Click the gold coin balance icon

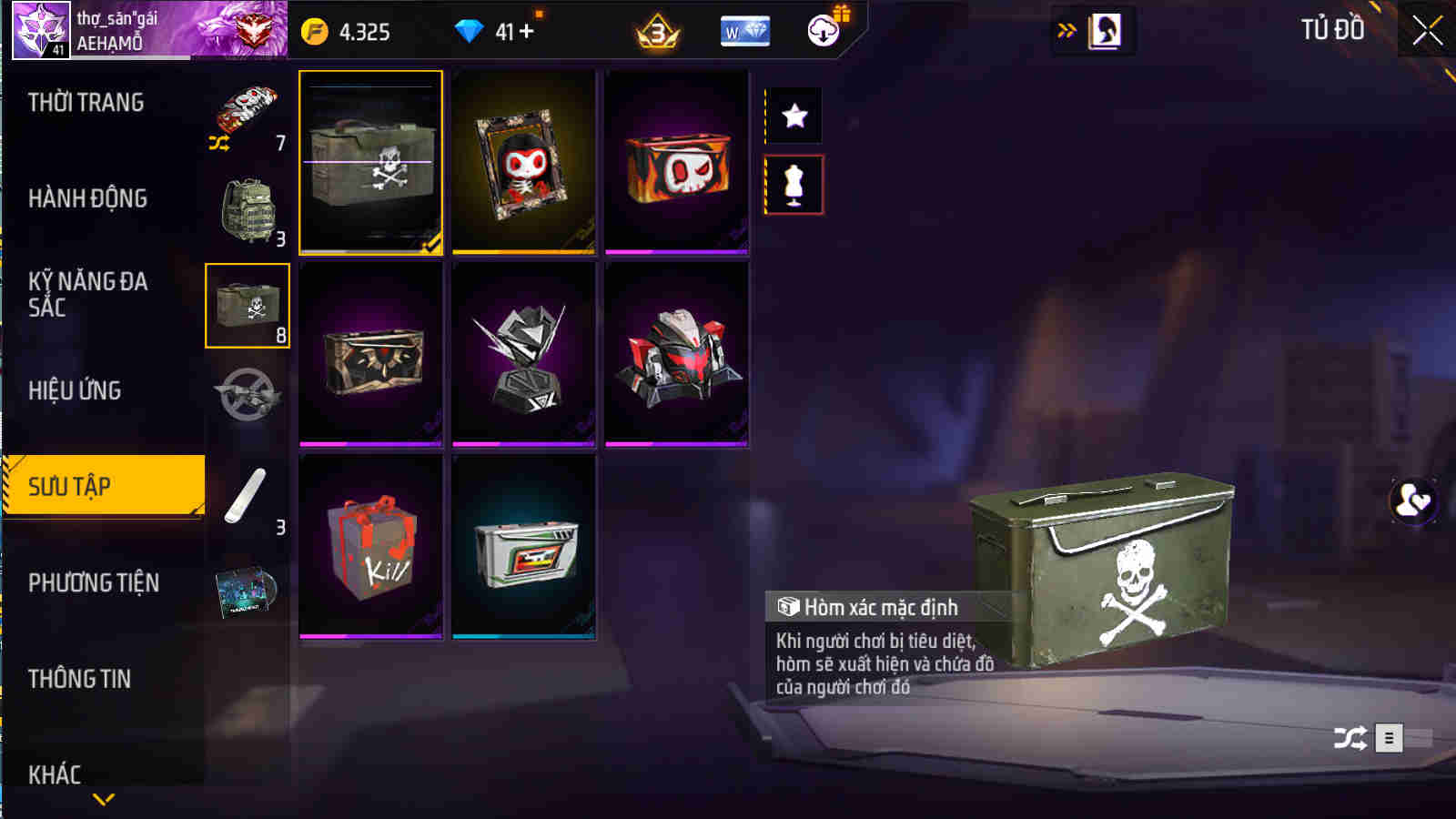314,30
